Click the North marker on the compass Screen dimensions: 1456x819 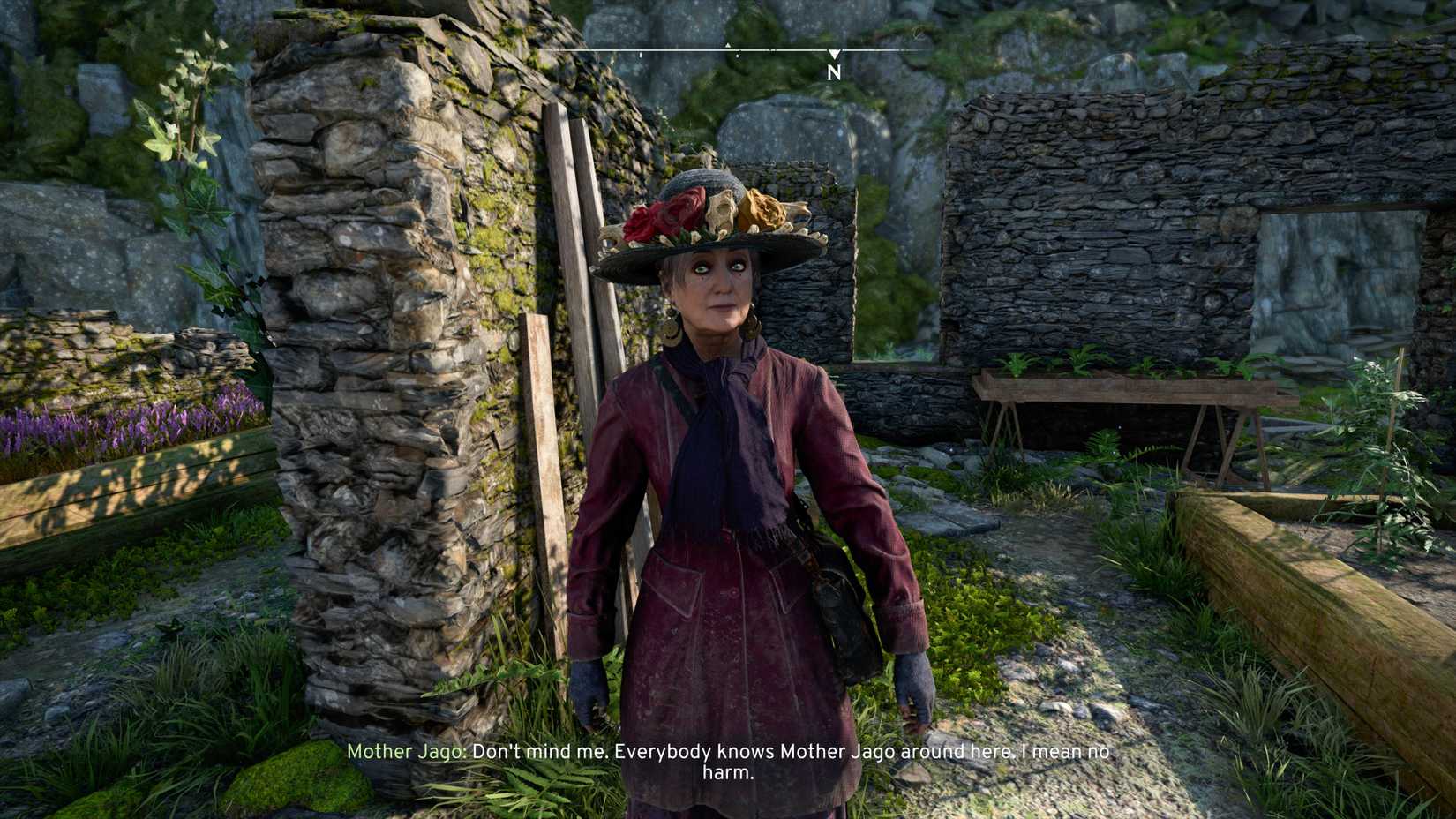click(834, 72)
